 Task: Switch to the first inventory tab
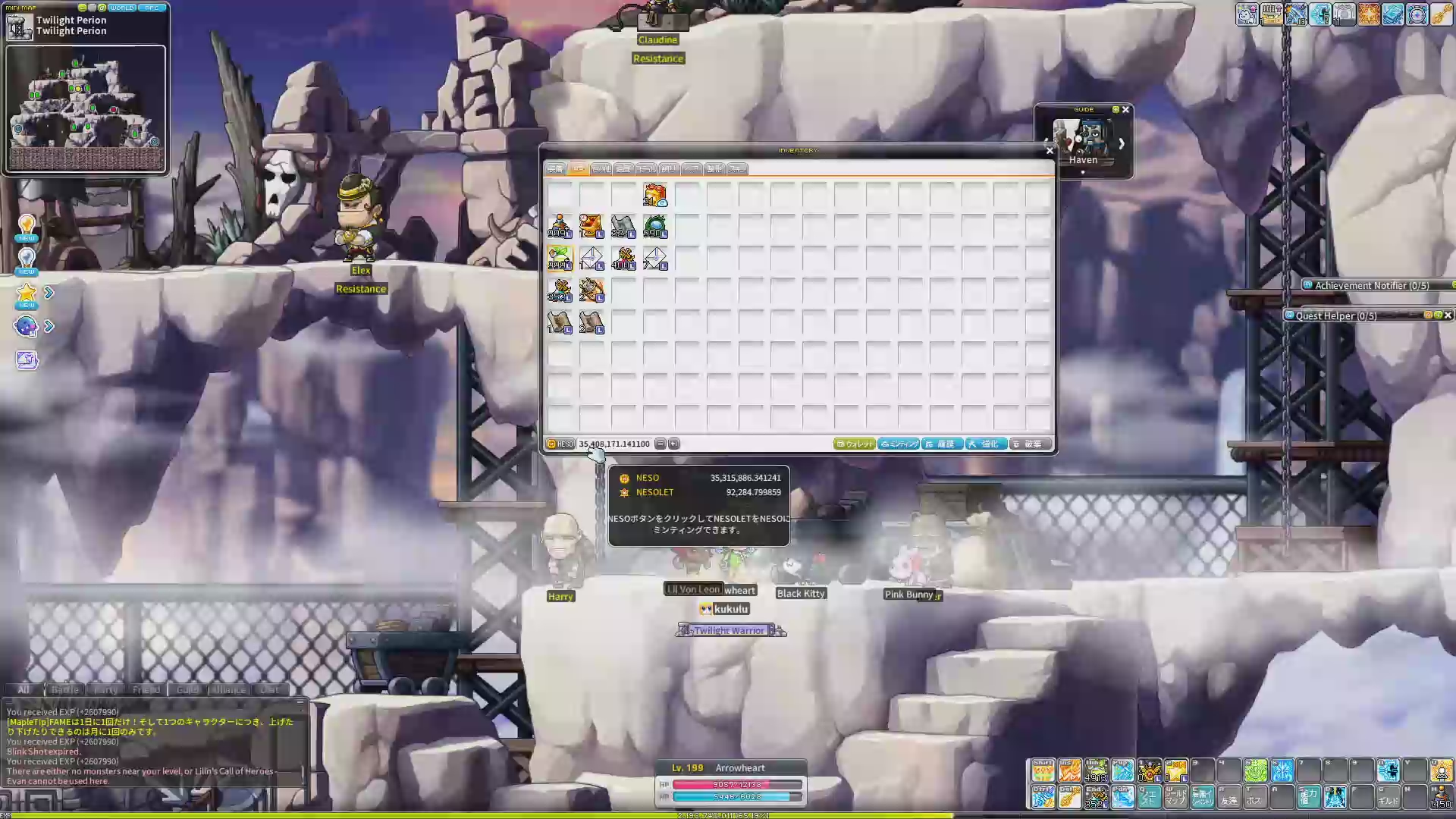click(556, 169)
